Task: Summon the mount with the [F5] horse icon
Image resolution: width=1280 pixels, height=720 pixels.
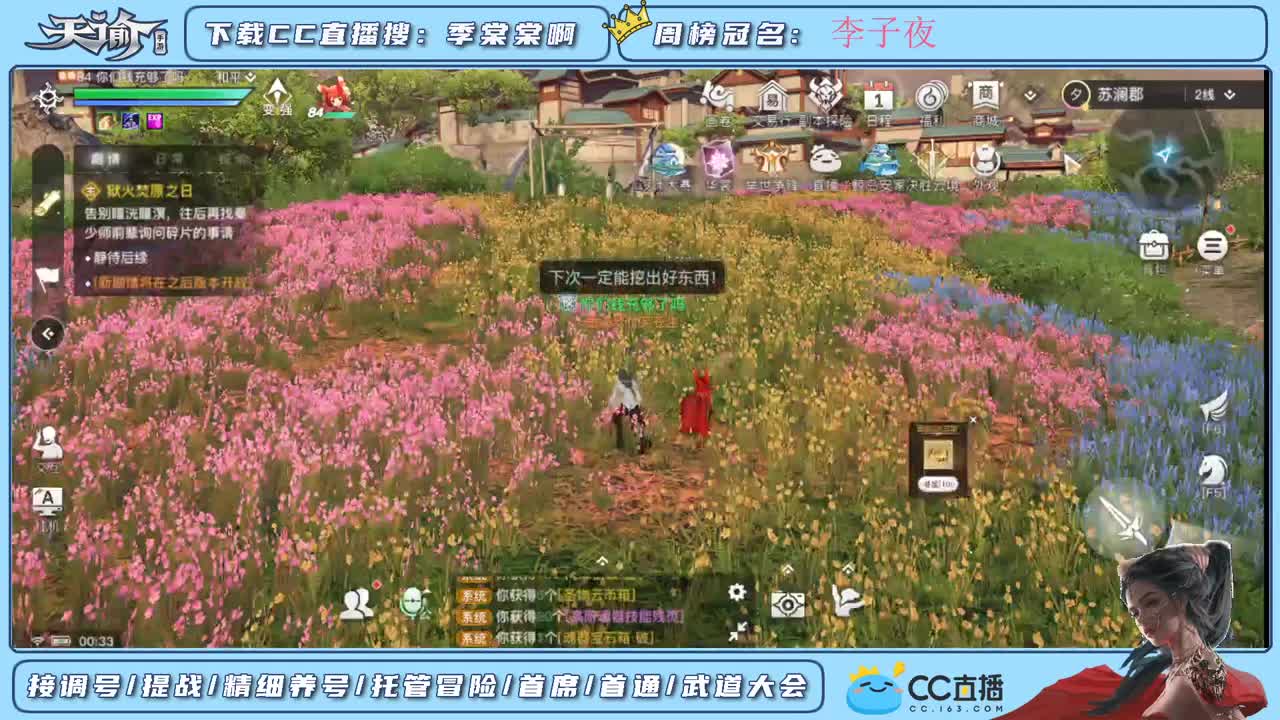Action: pyautogui.click(x=1213, y=470)
